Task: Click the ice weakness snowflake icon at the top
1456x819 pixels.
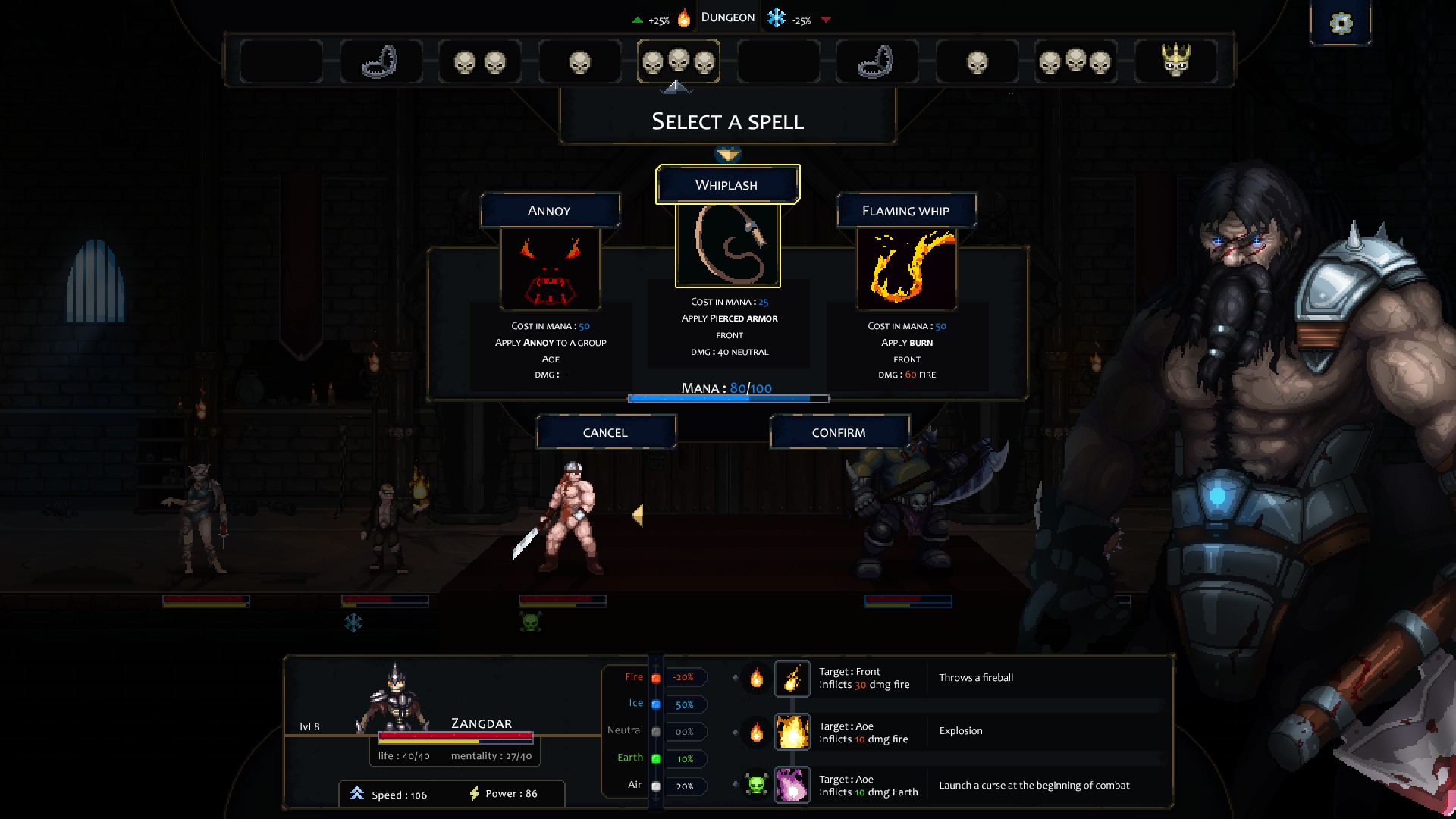Action: pos(776,16)
